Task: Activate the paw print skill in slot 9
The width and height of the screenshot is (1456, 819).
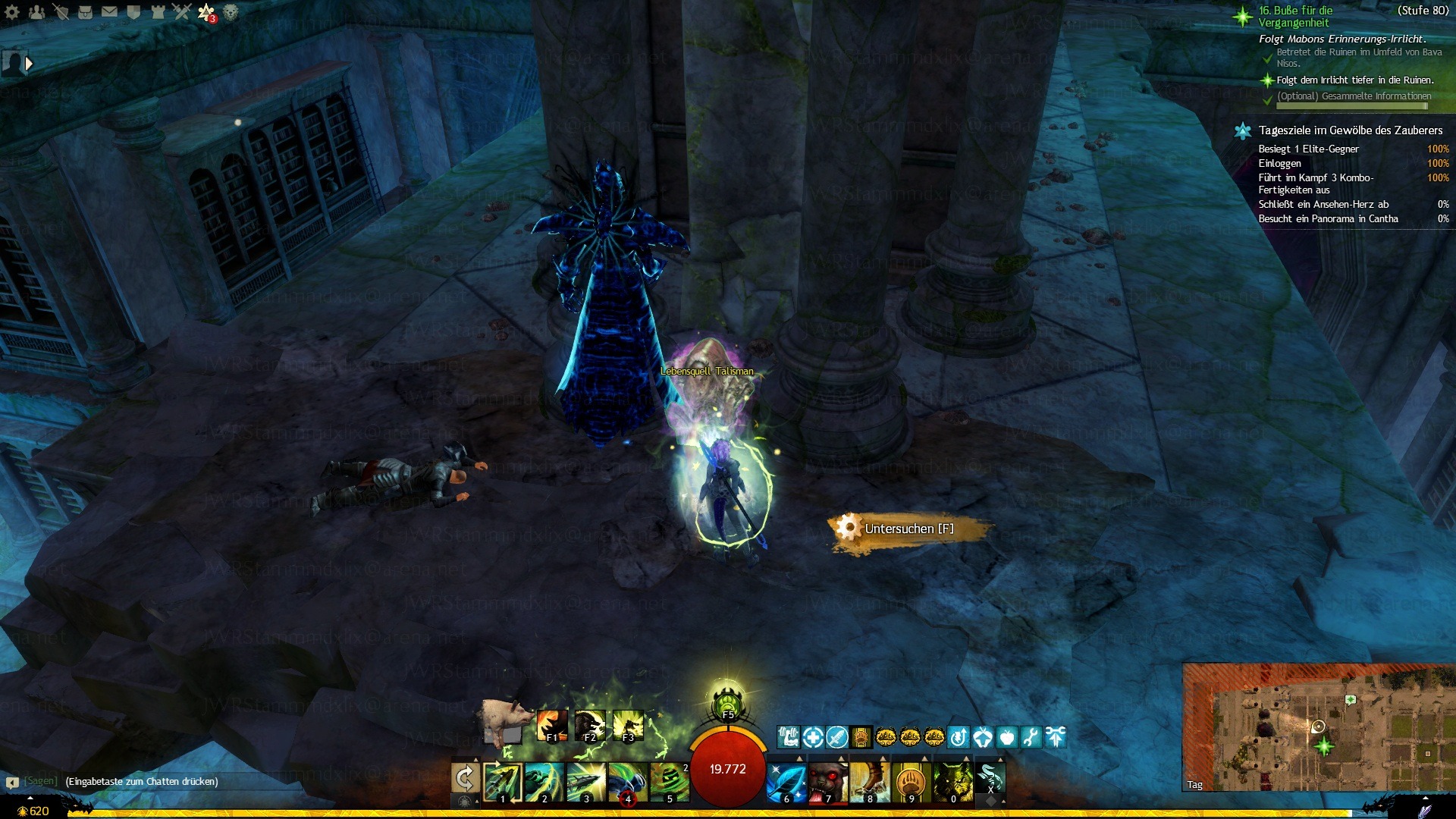Action: click(x=911, y=781)
